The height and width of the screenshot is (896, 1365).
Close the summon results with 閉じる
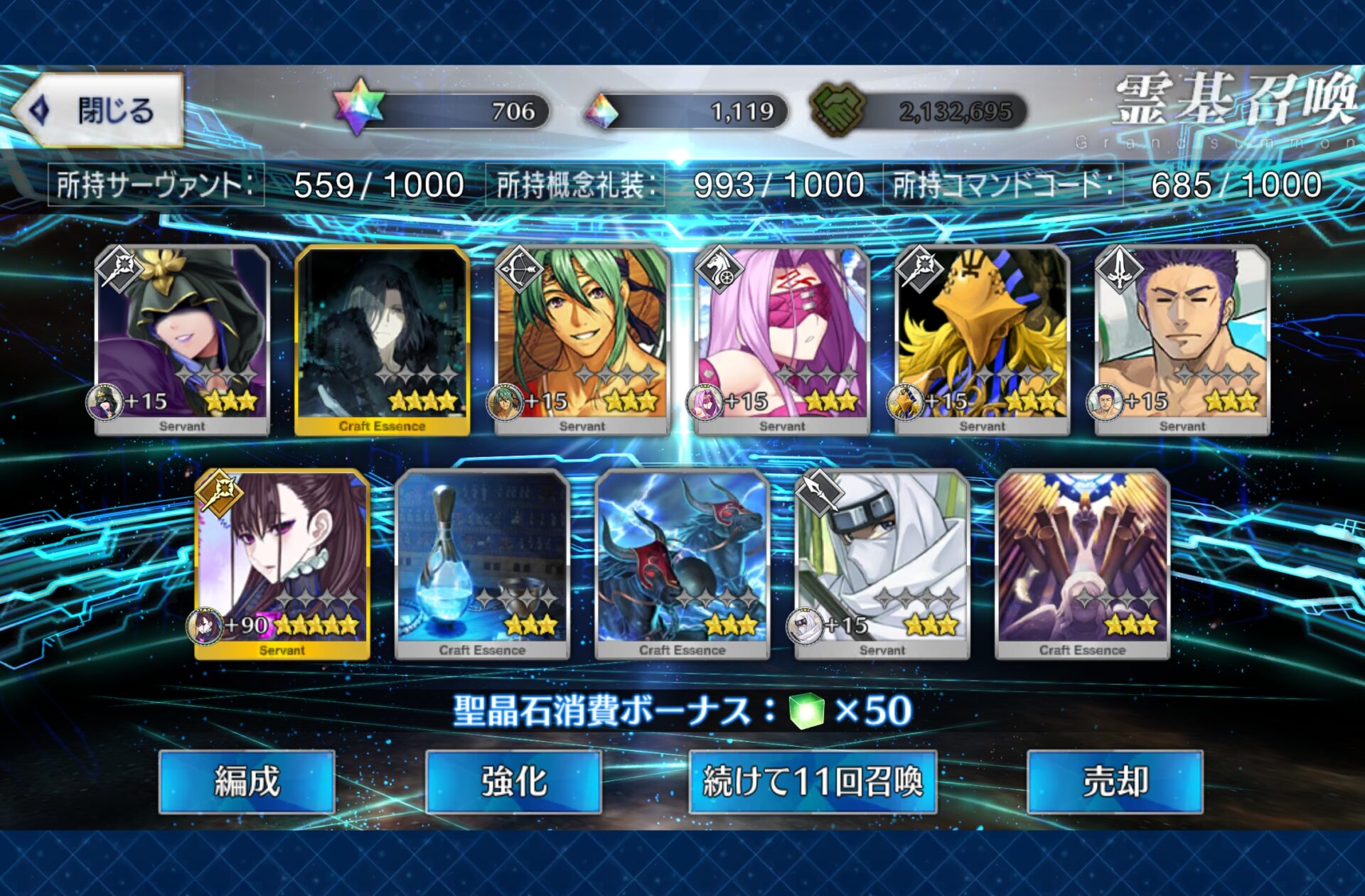click(98, 111)
